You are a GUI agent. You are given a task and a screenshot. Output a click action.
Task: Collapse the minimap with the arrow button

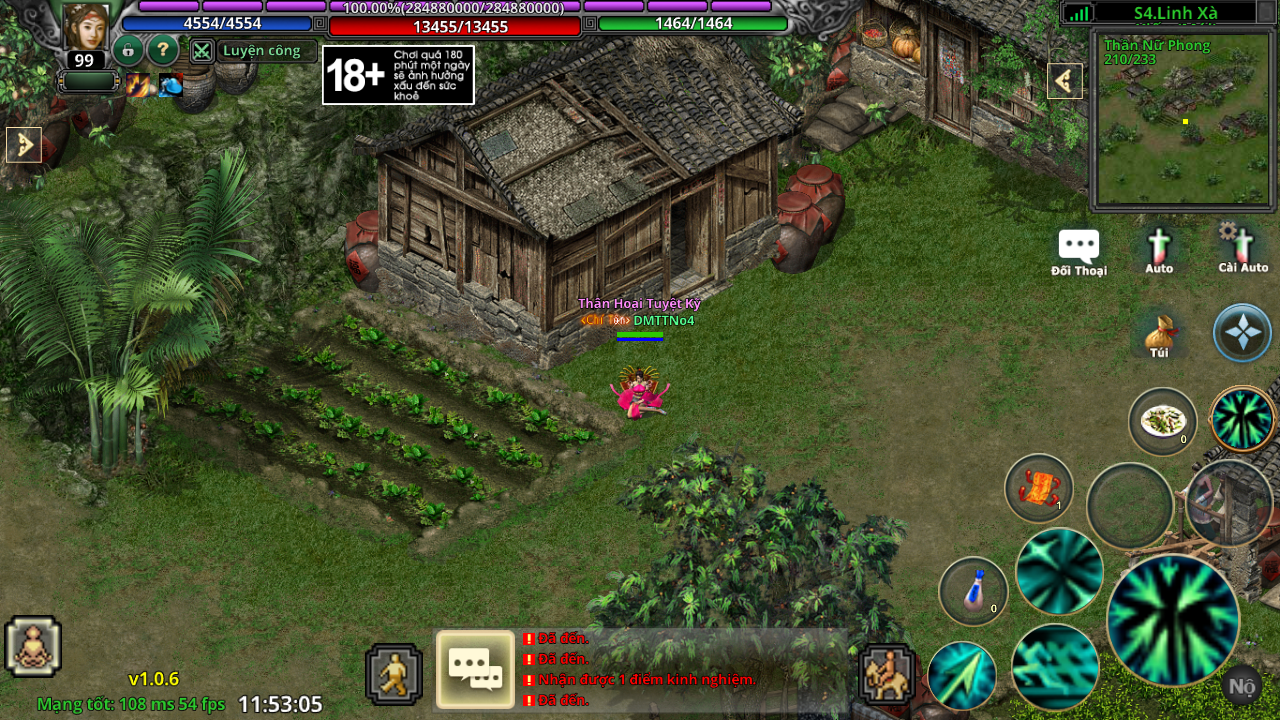[1065, 81]
